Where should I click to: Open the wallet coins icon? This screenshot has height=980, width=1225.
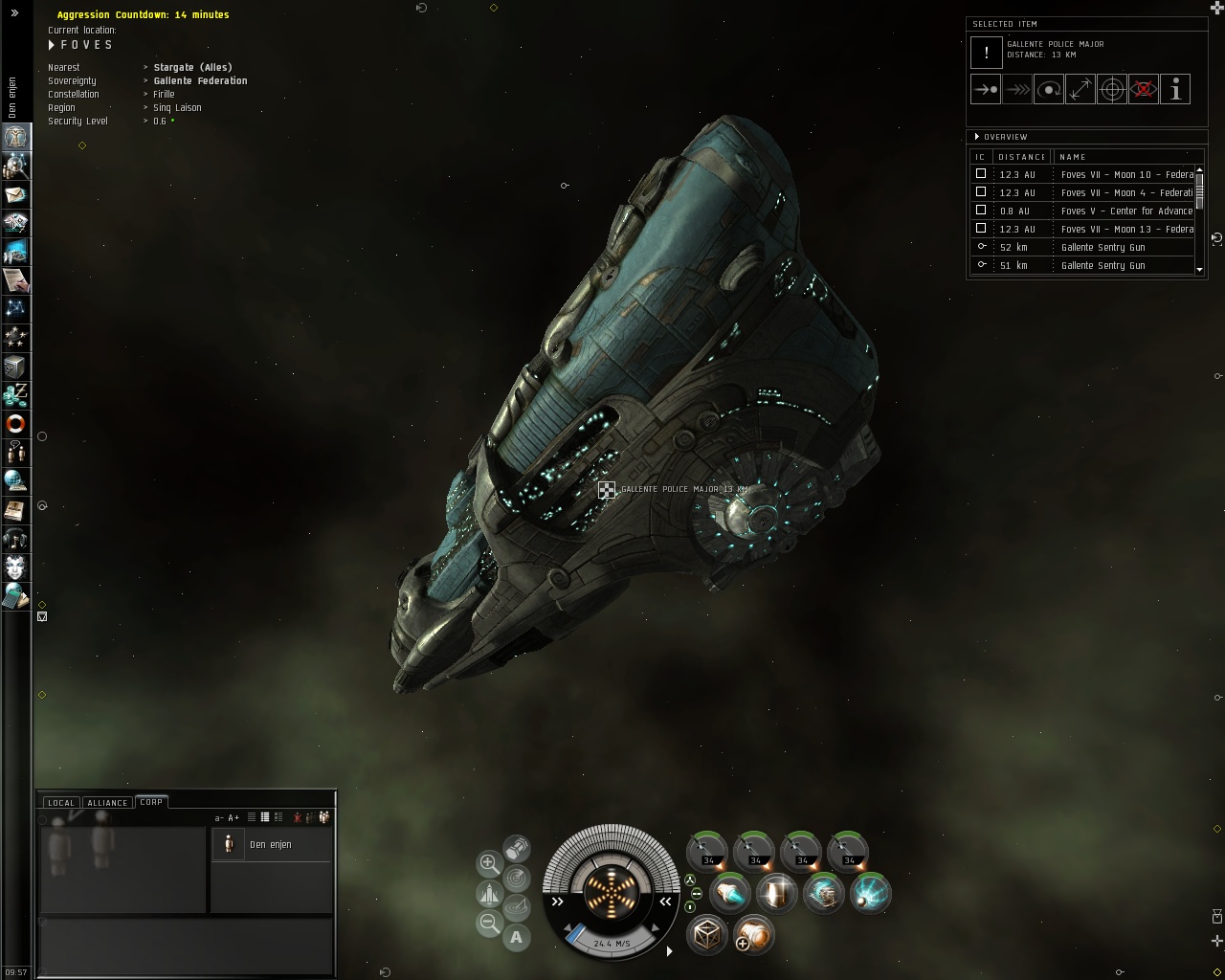tap(16, 394)
